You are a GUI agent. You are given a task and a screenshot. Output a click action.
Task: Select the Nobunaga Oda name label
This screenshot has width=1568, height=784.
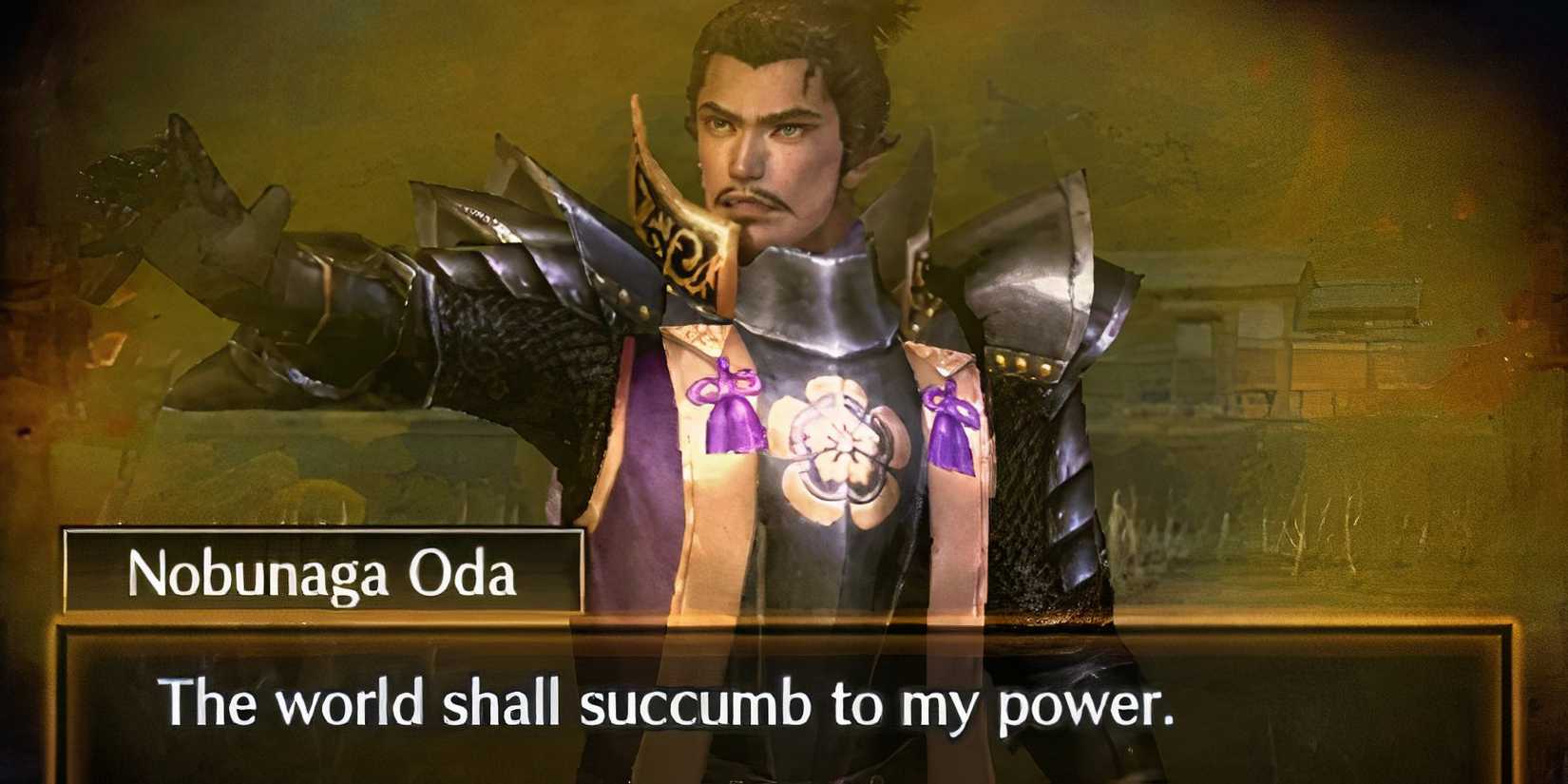click(x=323, y=570)
